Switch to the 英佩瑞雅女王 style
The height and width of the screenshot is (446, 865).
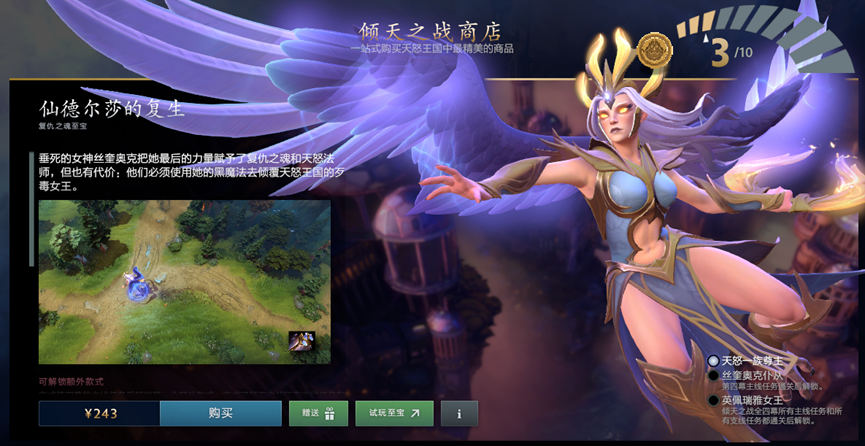[713, 401]
